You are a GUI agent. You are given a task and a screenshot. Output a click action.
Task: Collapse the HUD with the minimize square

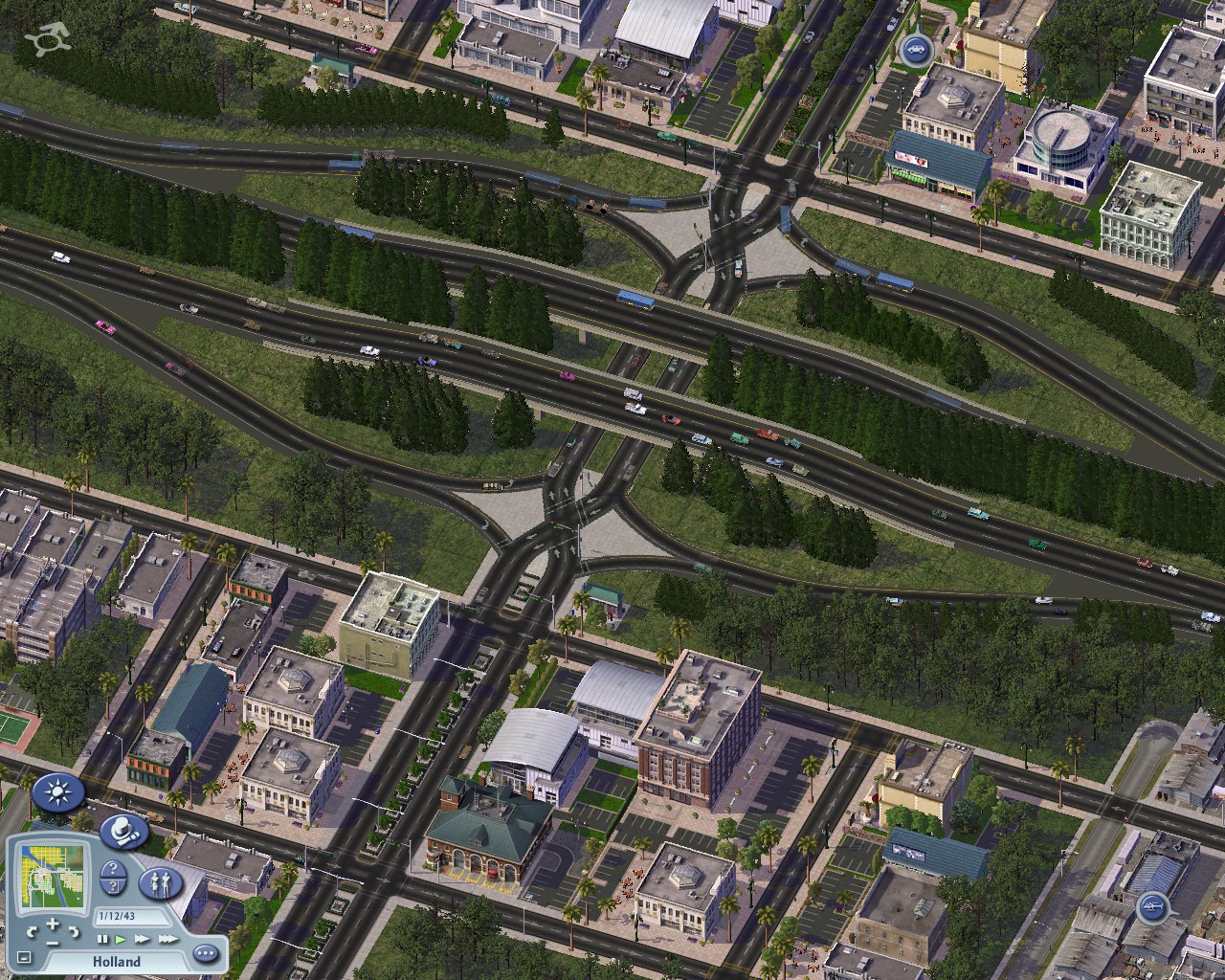(24, 958)
